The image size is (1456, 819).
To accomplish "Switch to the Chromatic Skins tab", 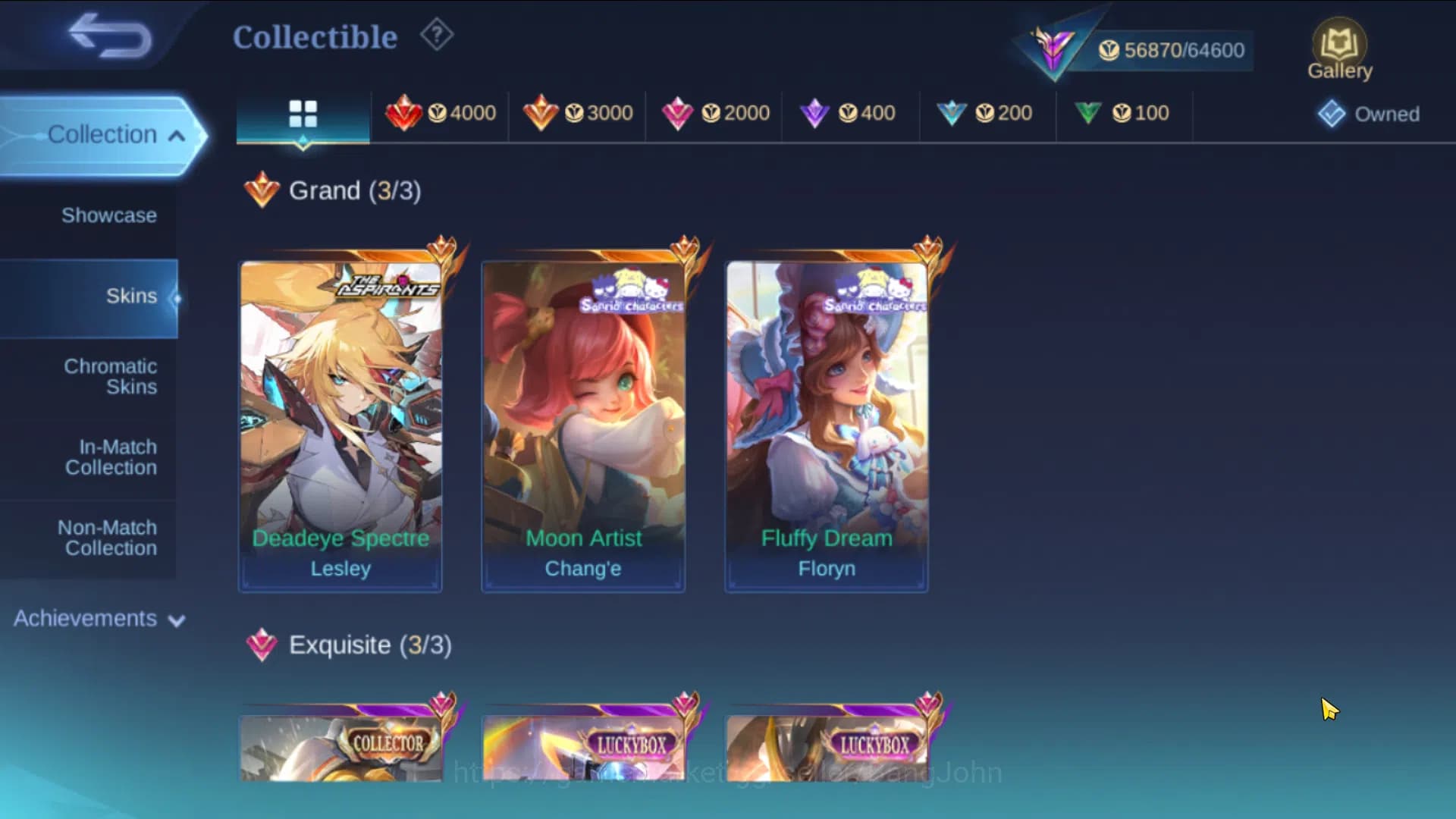I will pos(111,377).
